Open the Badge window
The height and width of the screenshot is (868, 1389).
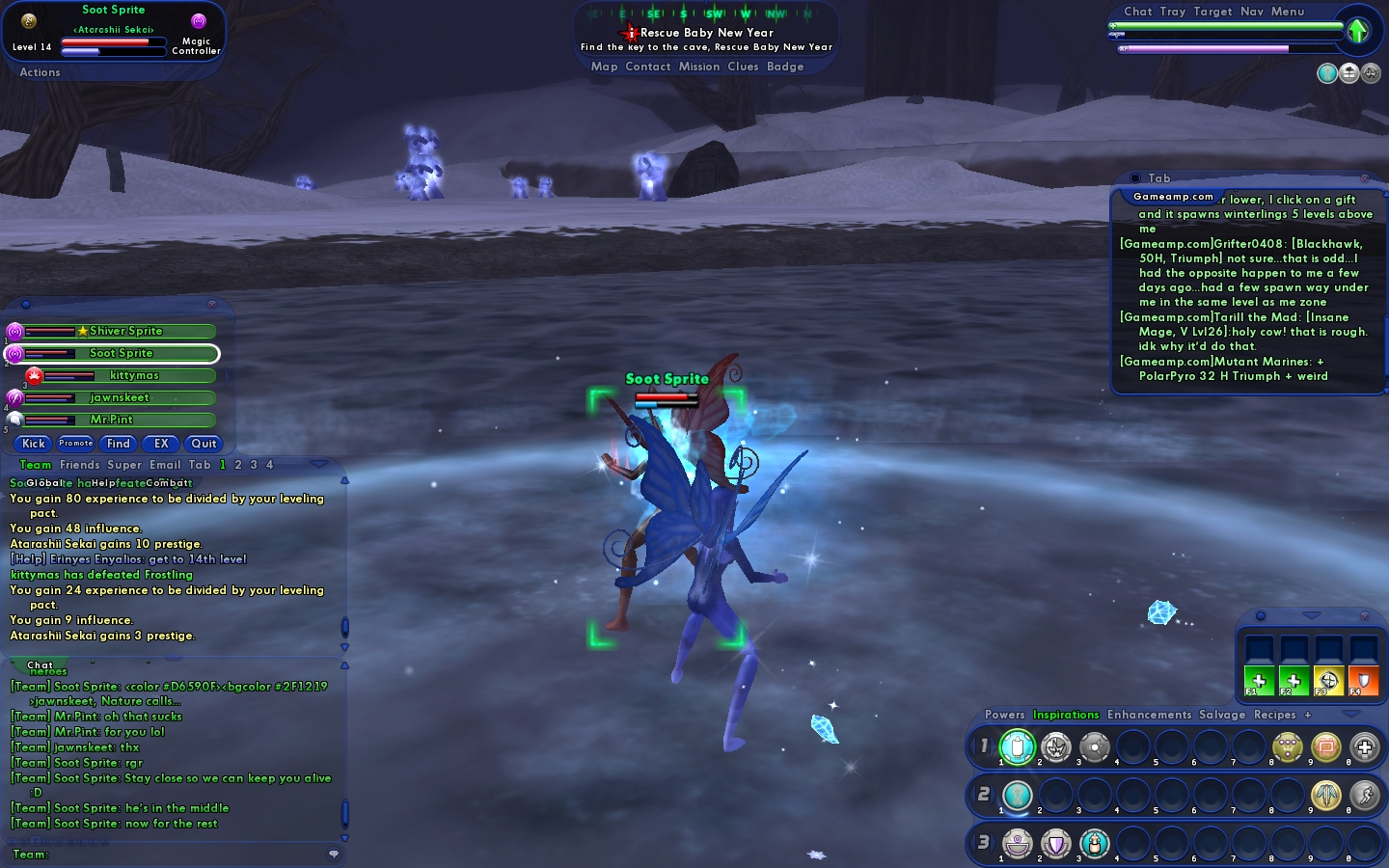(785, 67)
